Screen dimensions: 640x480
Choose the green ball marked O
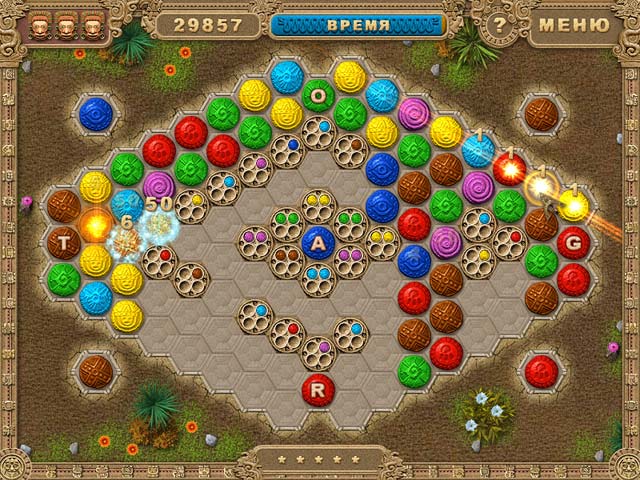tap(318, 95)
